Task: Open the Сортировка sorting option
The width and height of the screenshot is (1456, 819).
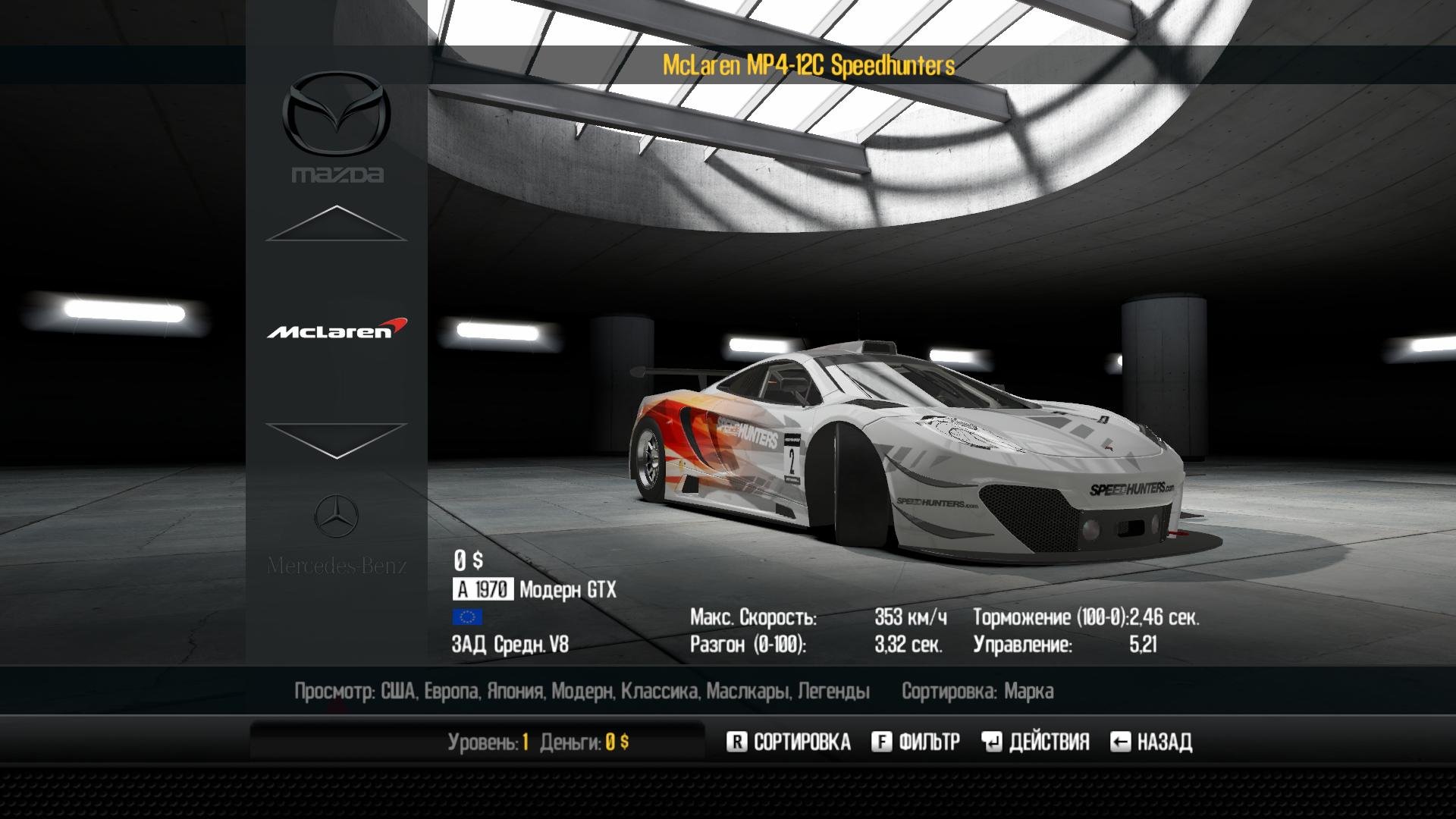Action: point(789,742)
